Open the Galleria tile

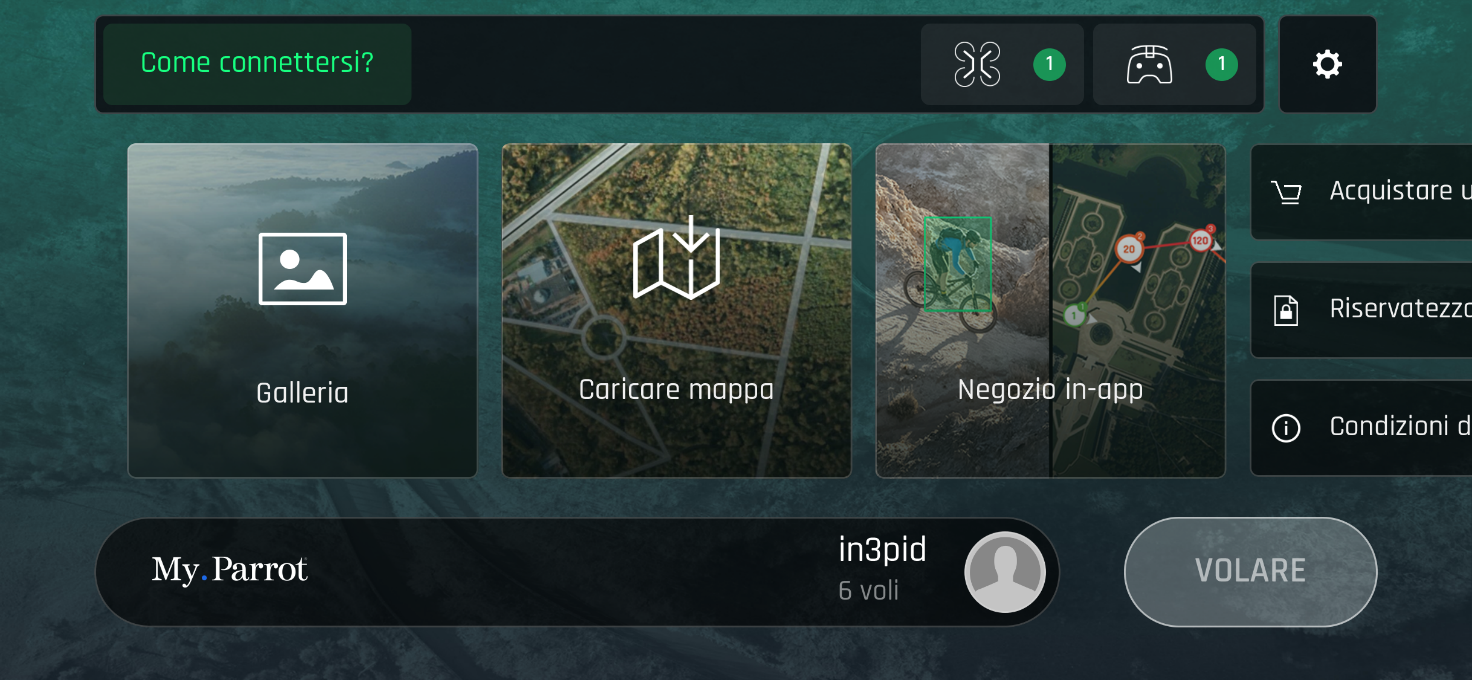(302, 310)
